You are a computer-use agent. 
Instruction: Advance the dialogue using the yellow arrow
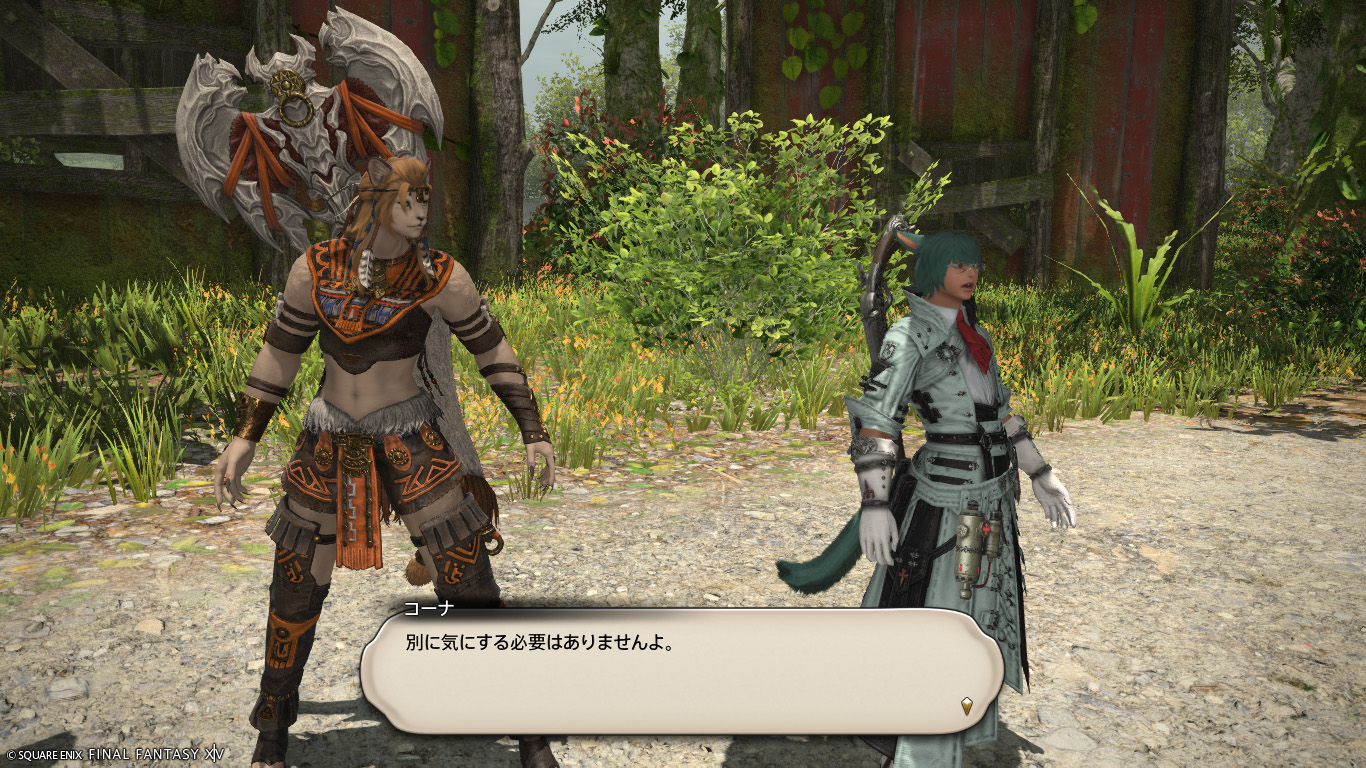point(967,705)
